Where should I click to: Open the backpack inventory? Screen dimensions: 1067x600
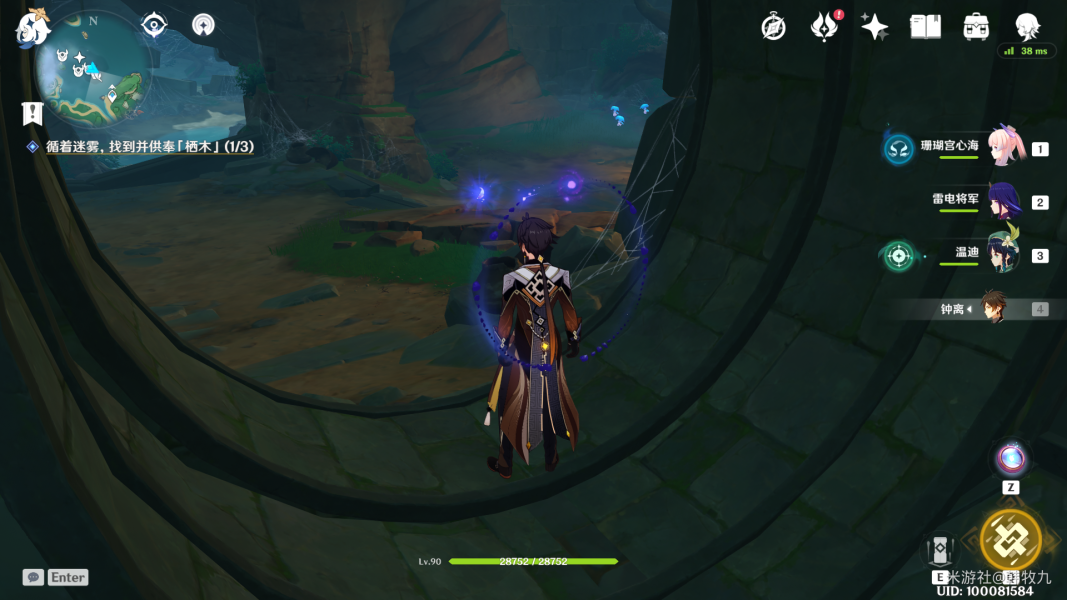976,27
